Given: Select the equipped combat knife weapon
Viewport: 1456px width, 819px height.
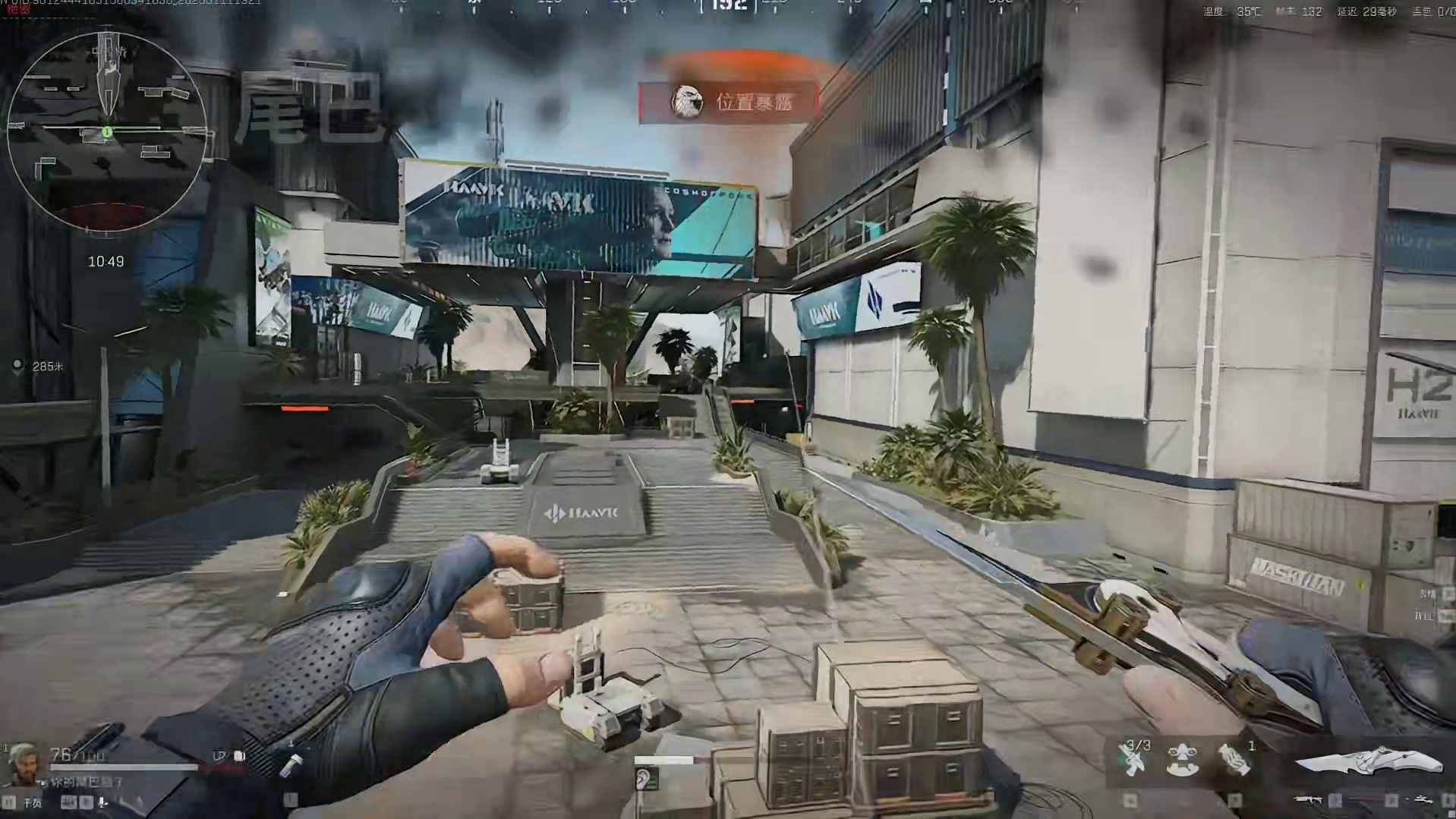Looking at the screenshot, I should [1368, 761].
